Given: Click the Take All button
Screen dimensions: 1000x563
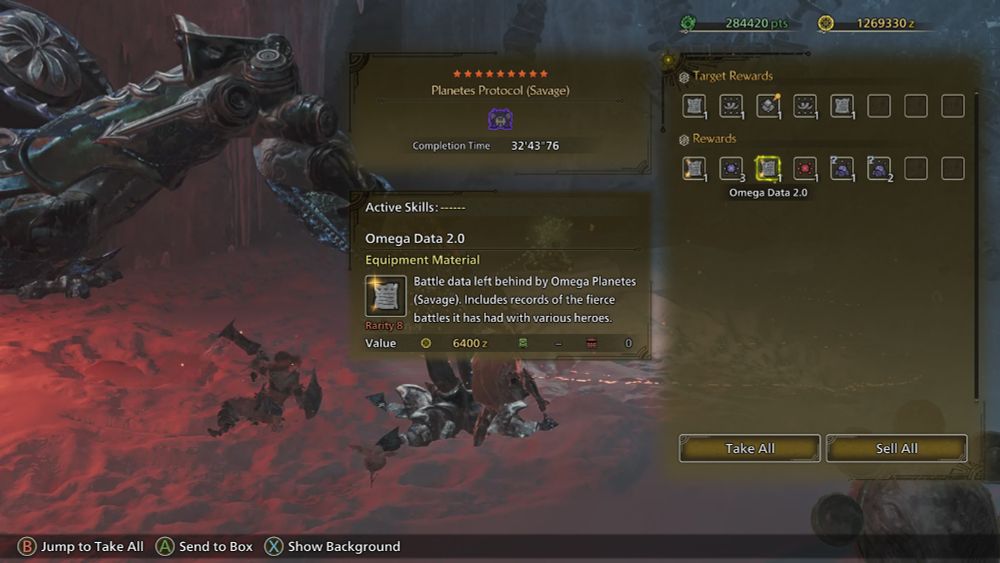Looking at the screenshot, I should coord(749,448).
